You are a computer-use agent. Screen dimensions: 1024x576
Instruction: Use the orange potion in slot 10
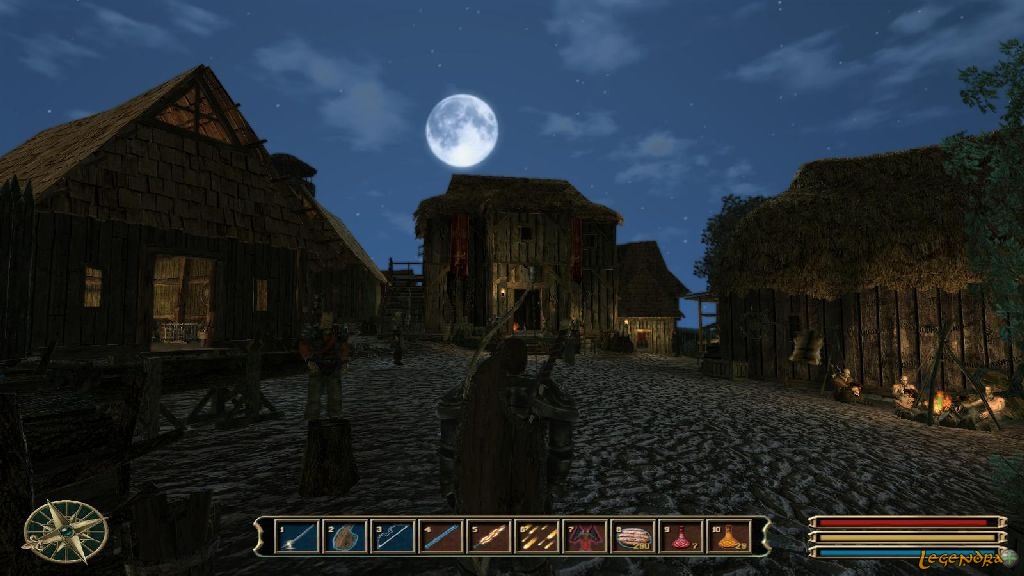(729, 537)
